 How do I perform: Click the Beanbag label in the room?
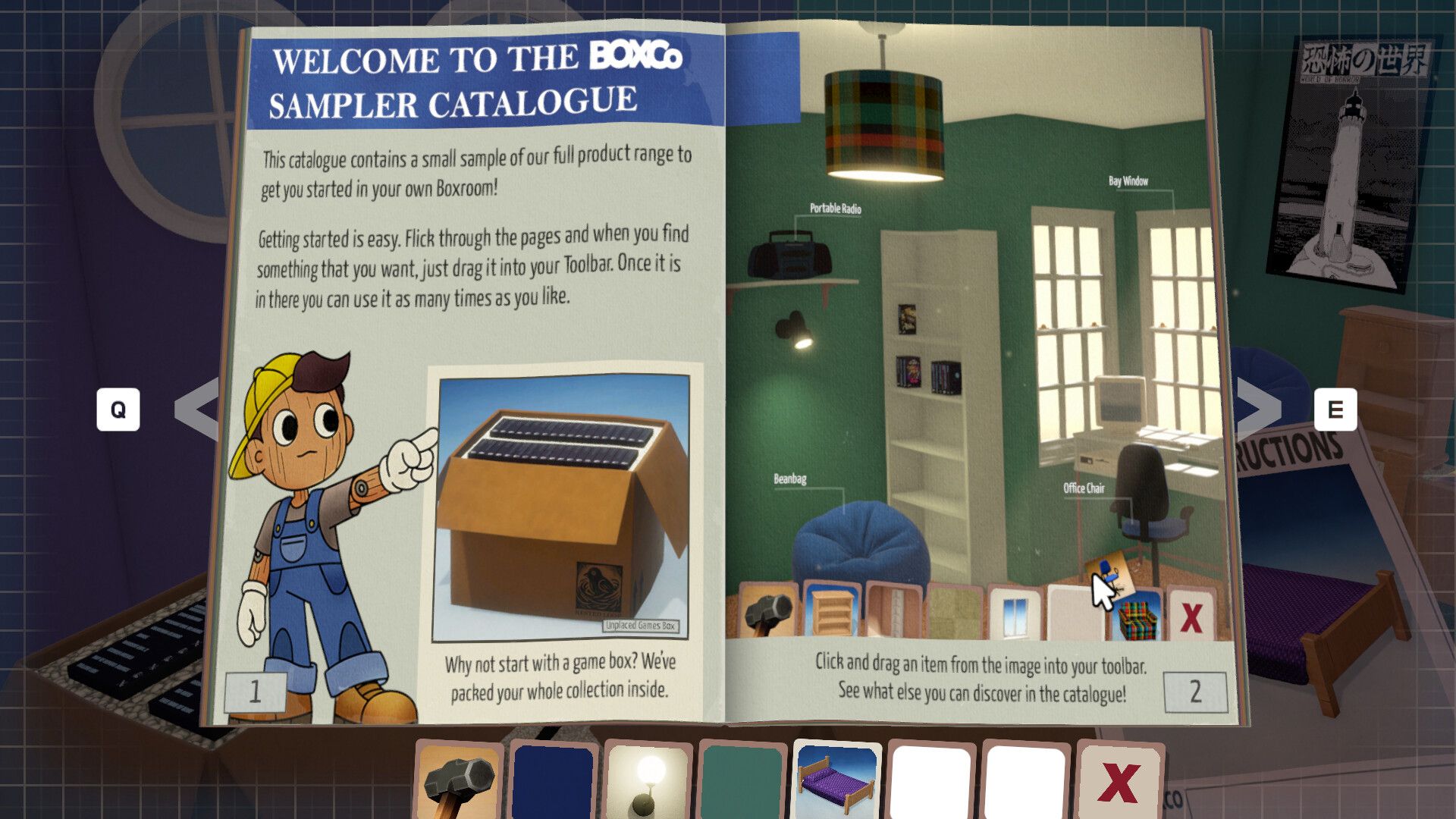789,478
